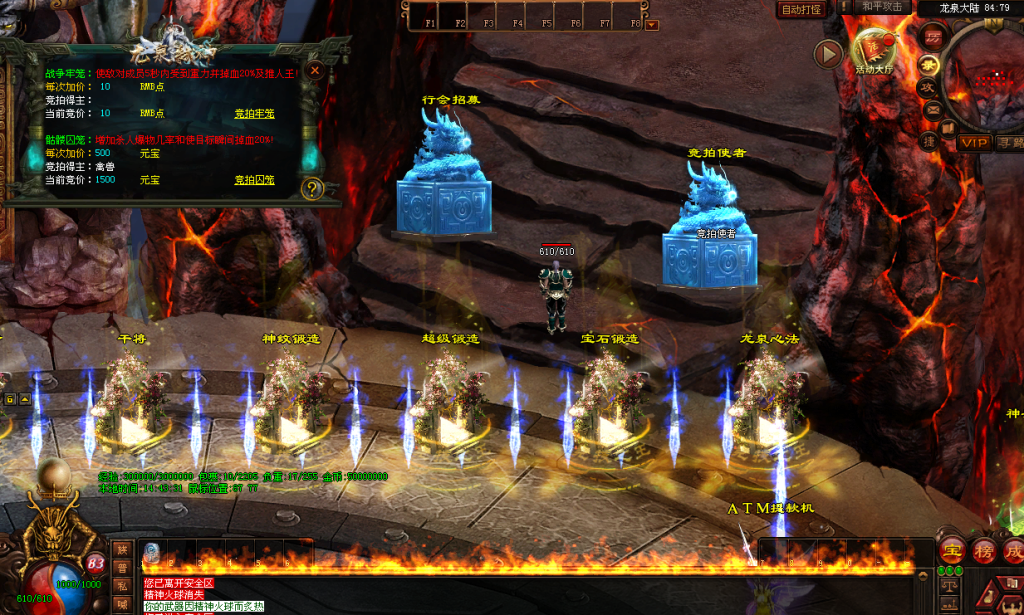Open the 活动大厅 activity hall
Viewport: 1024px width, 615px height.
(873, 51)
